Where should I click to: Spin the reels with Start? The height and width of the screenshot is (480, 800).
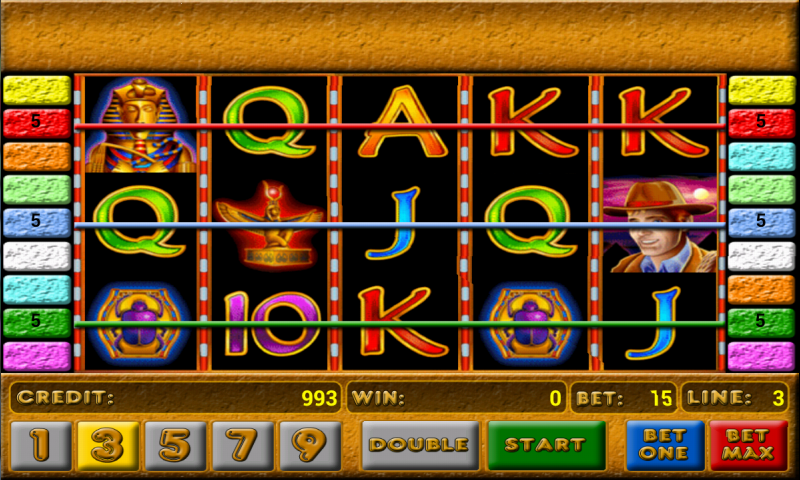546,445
